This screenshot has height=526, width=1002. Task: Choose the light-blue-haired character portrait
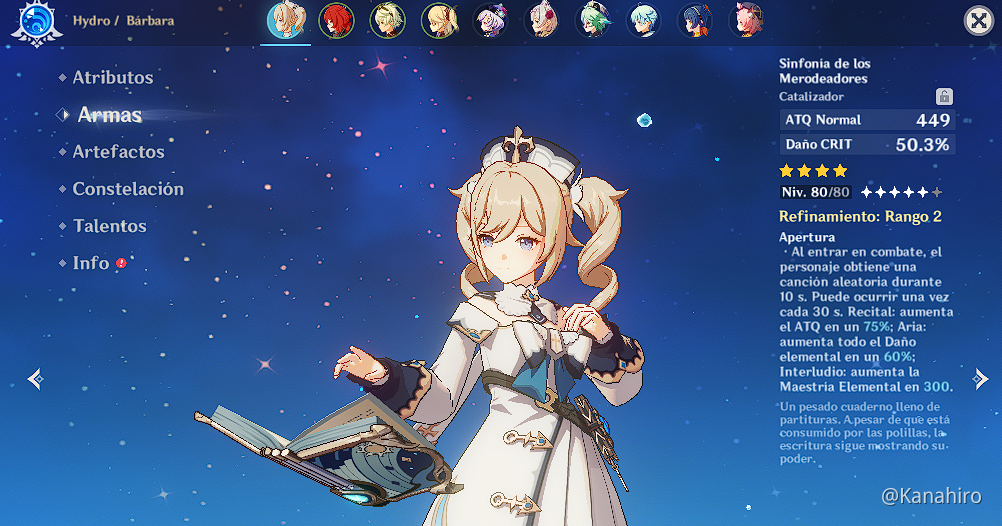(643, 20)
